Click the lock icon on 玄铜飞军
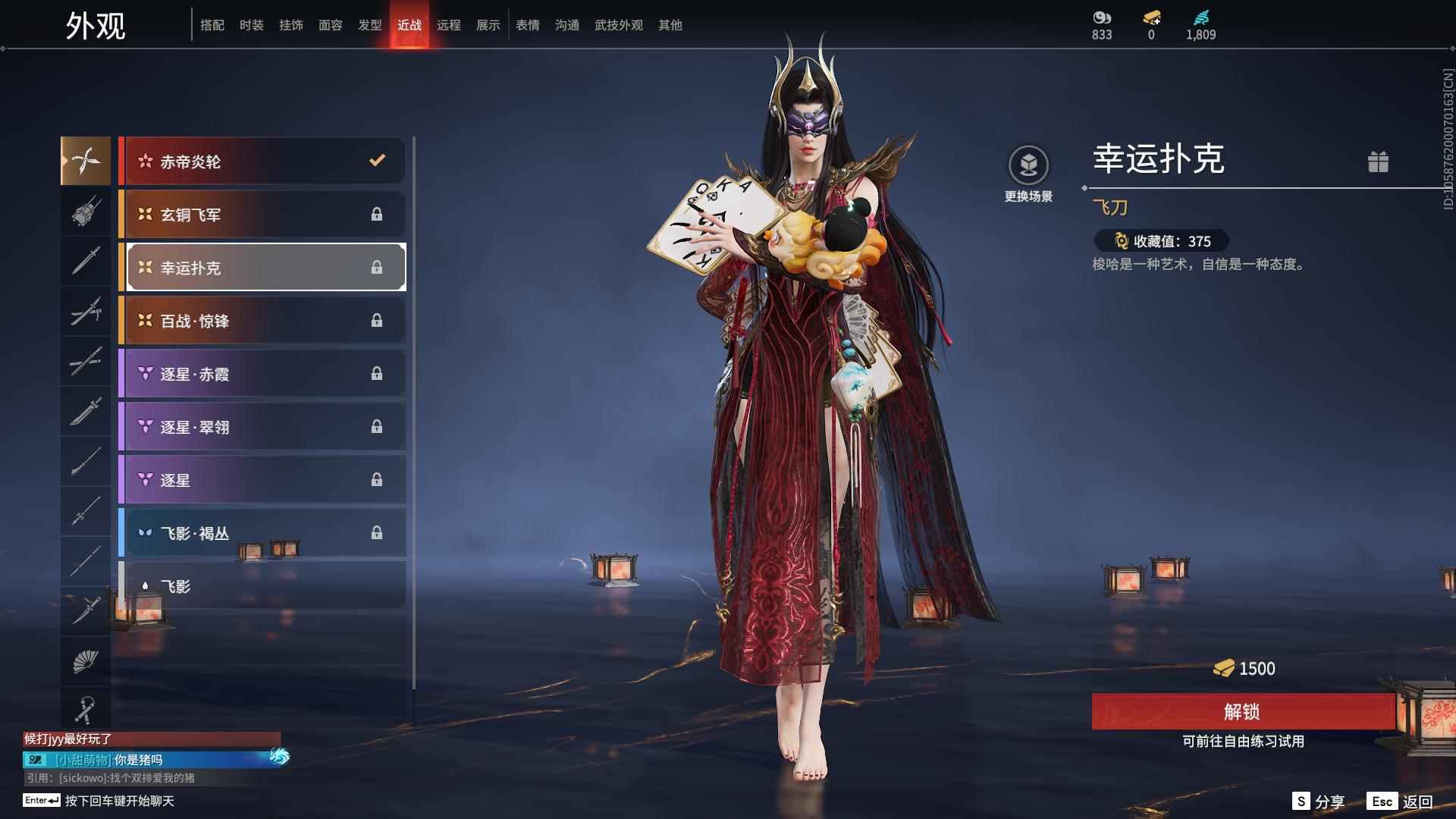This screenshot has width=1456, height=819. coord(377,215)
